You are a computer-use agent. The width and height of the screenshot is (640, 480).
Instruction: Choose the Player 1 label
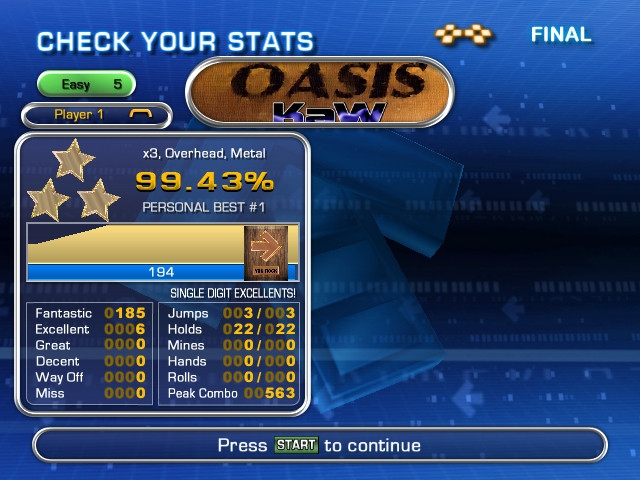pos(96,115)
